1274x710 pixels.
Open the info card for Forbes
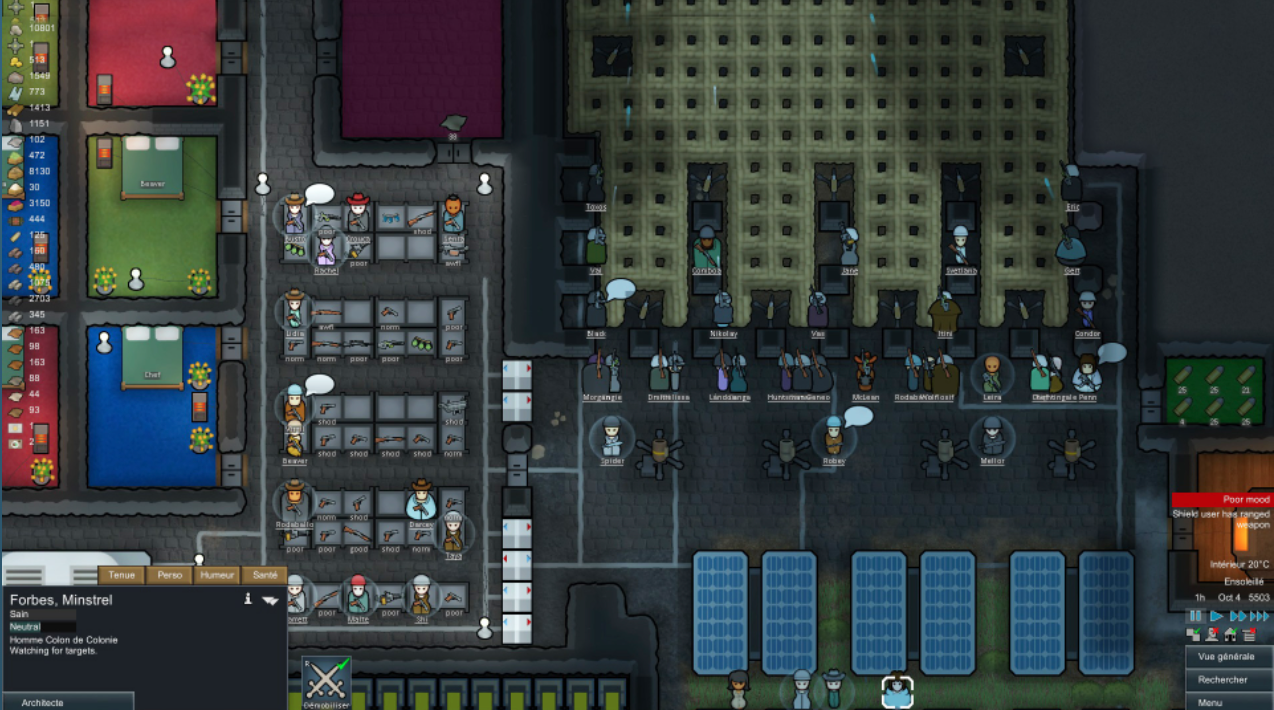pos(247,599)
